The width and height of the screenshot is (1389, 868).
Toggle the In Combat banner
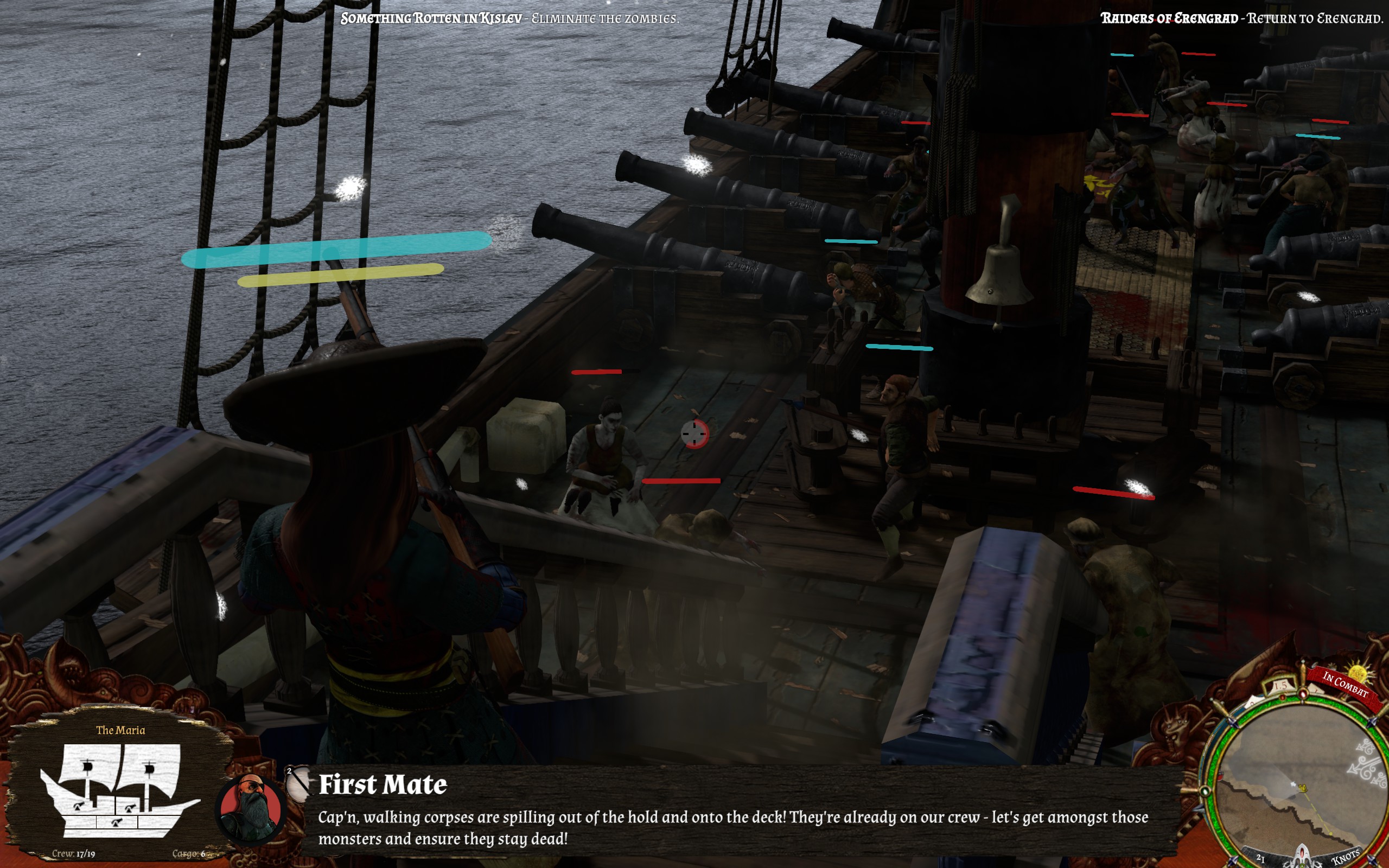coord(1346,683)
